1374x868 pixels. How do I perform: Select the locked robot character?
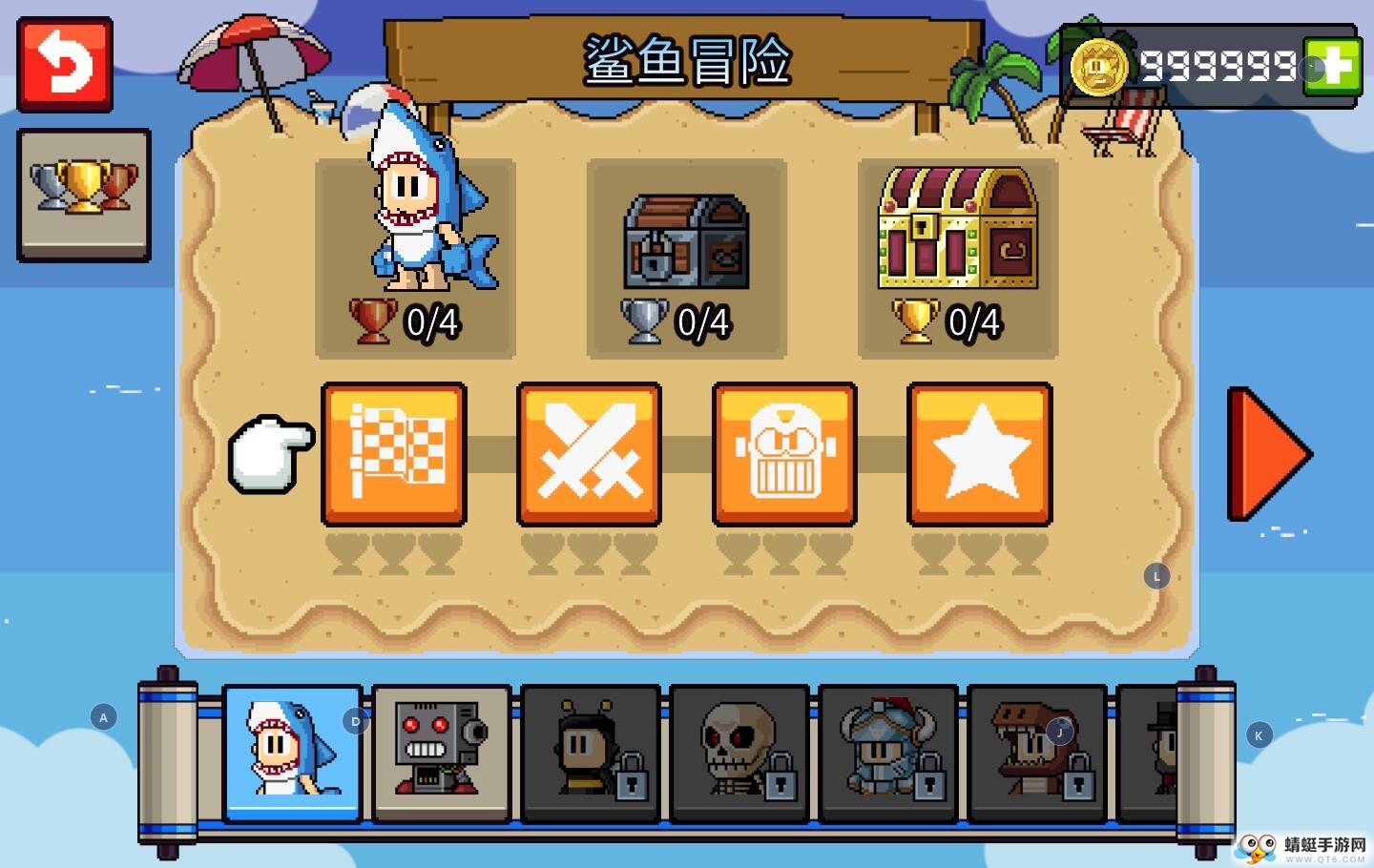[x=441, y=752]
